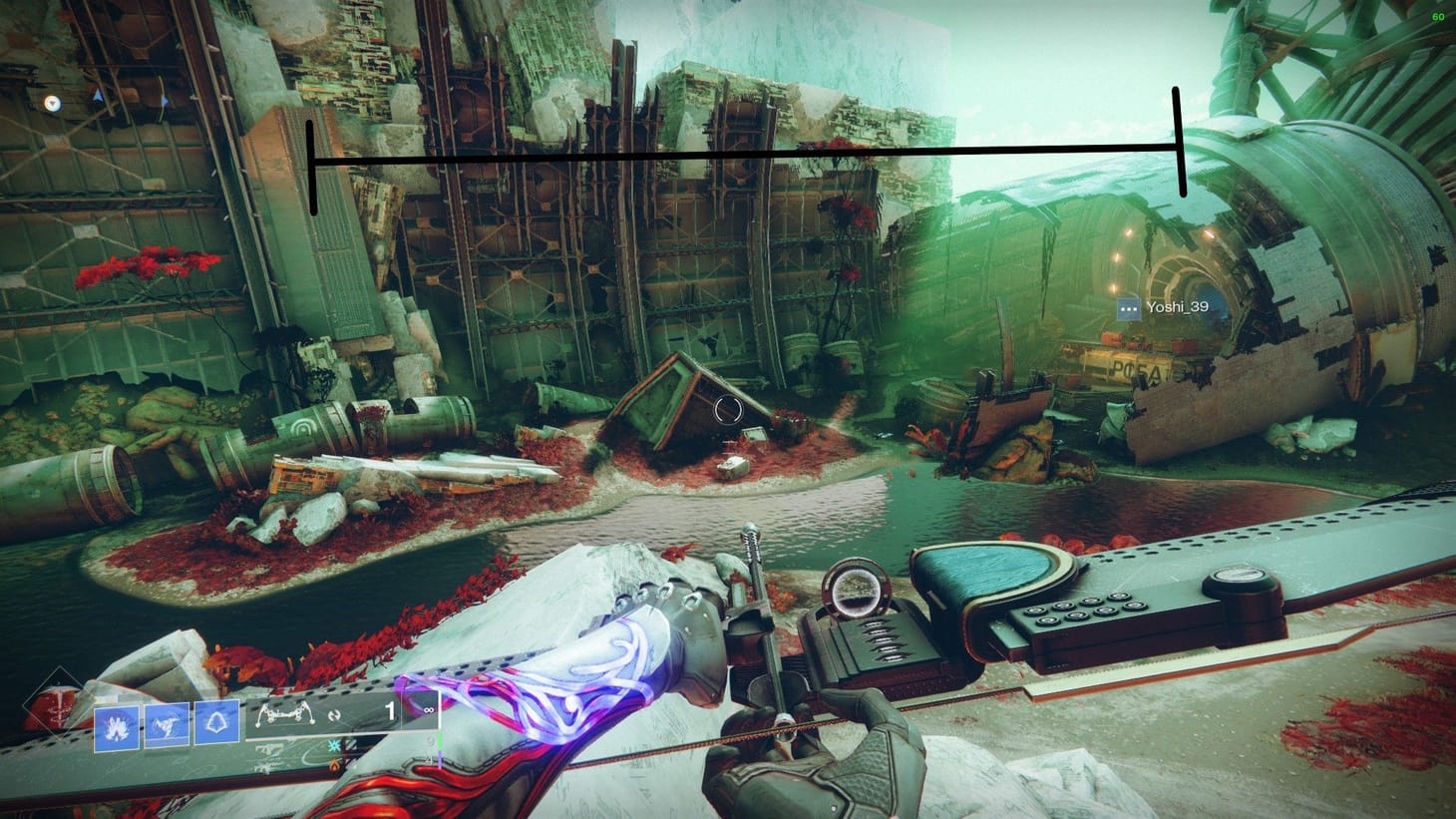The image size is (1456, 819).
Task: Toggle the blue stasis buff indicator
Action: click(x=333, y=747)
